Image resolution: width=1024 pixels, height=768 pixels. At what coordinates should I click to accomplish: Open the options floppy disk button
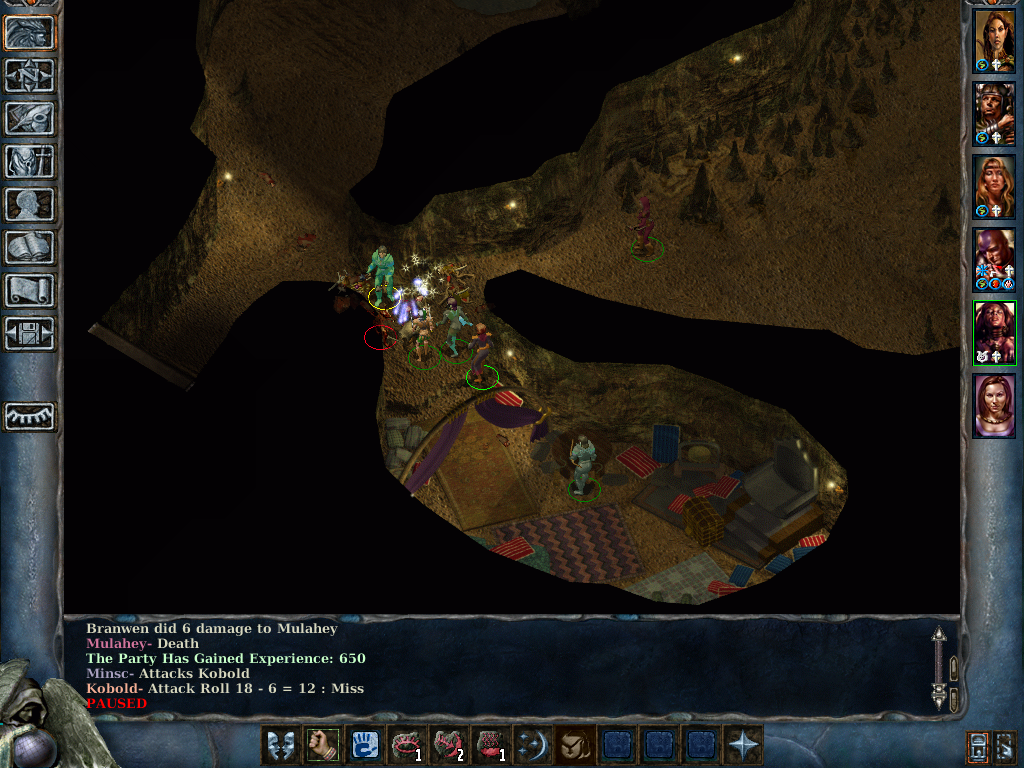coord(30,333)
